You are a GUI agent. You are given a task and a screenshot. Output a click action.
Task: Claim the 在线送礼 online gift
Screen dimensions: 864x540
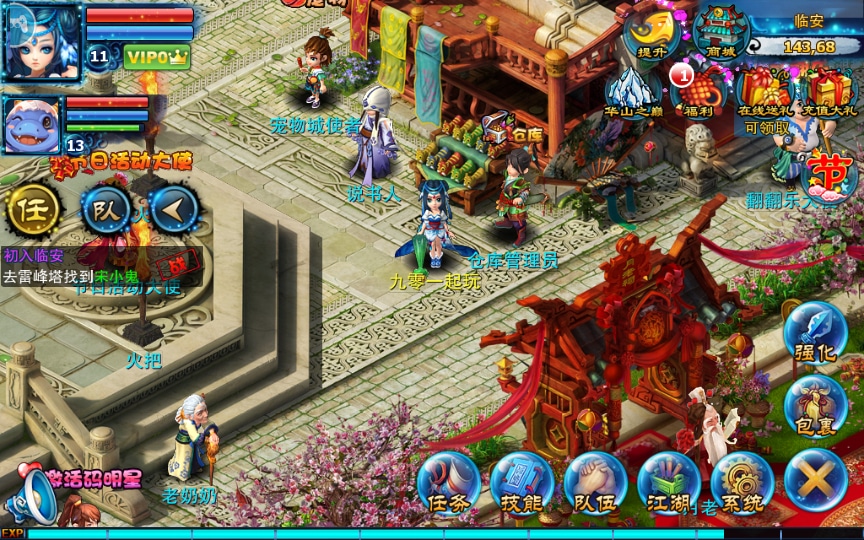click(x=766, y=93)
